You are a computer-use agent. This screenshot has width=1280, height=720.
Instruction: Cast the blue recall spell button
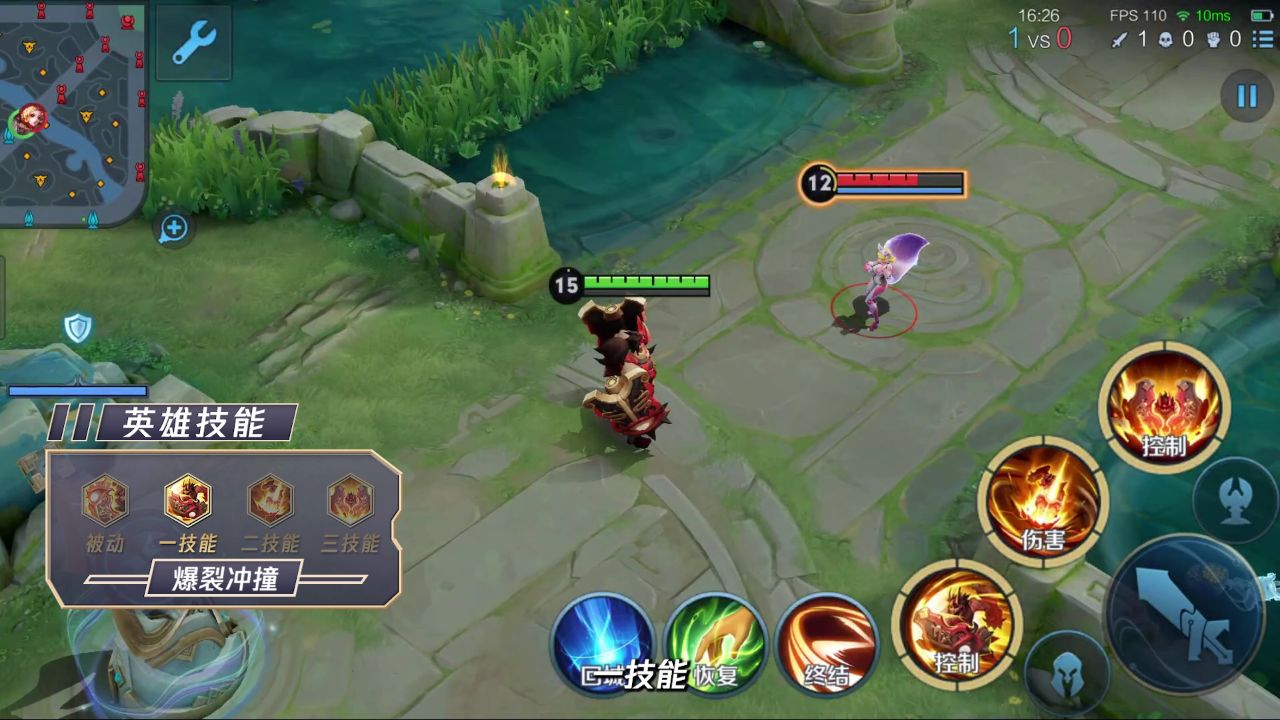603,645
